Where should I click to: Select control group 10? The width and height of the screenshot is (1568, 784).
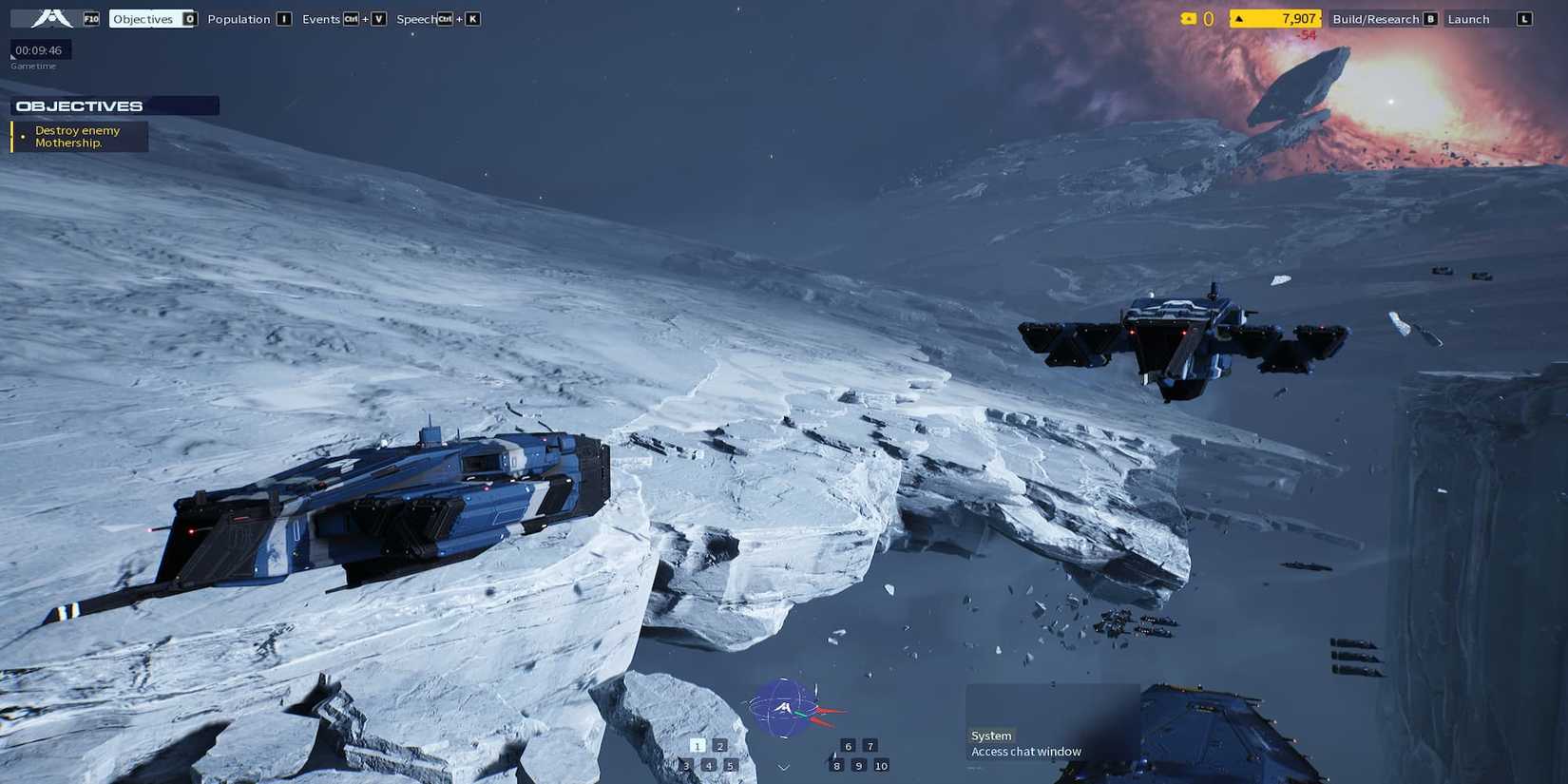[x=881, y=765]
